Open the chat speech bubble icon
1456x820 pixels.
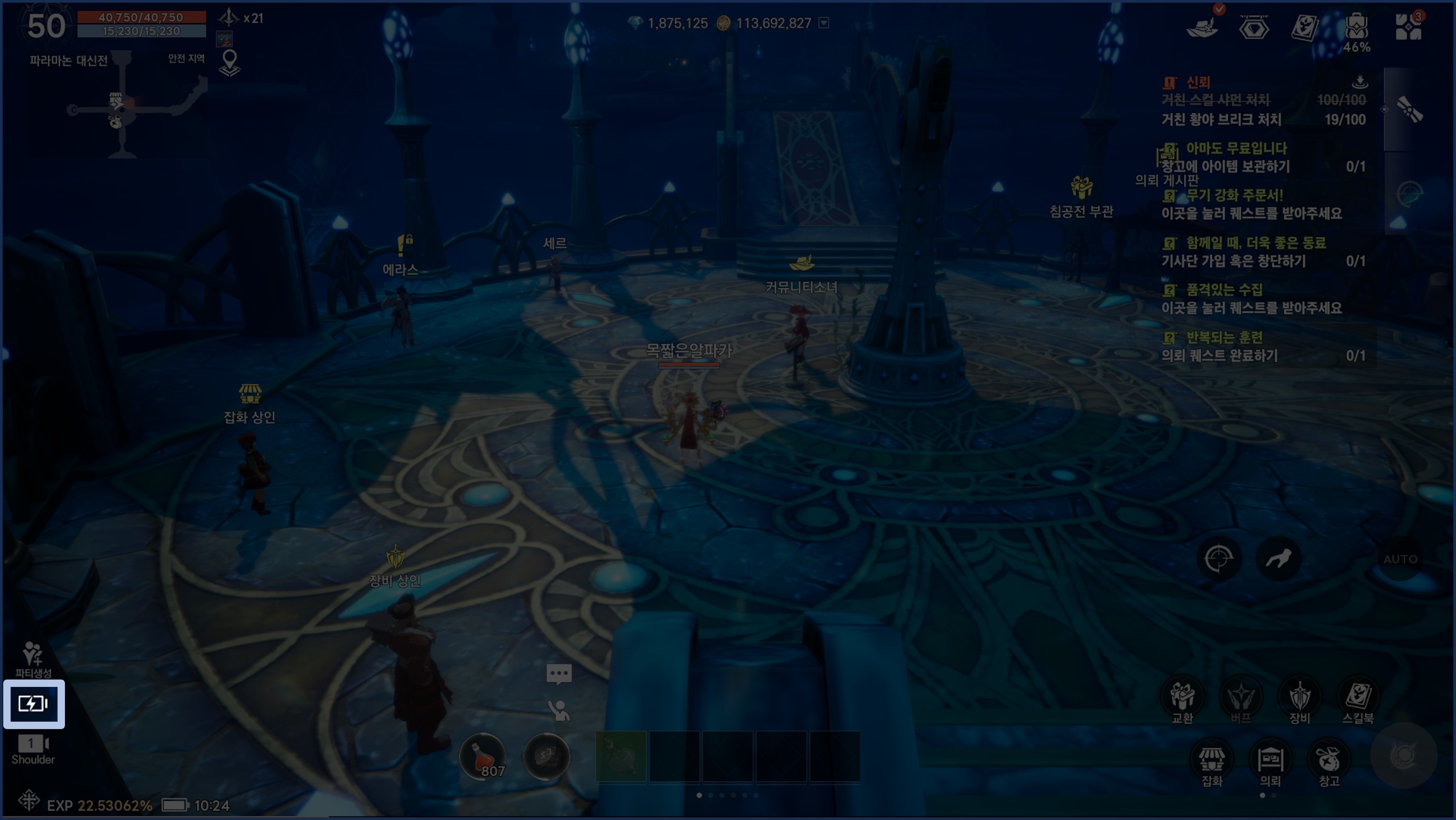pyautogui.click(x=559, y=674)
